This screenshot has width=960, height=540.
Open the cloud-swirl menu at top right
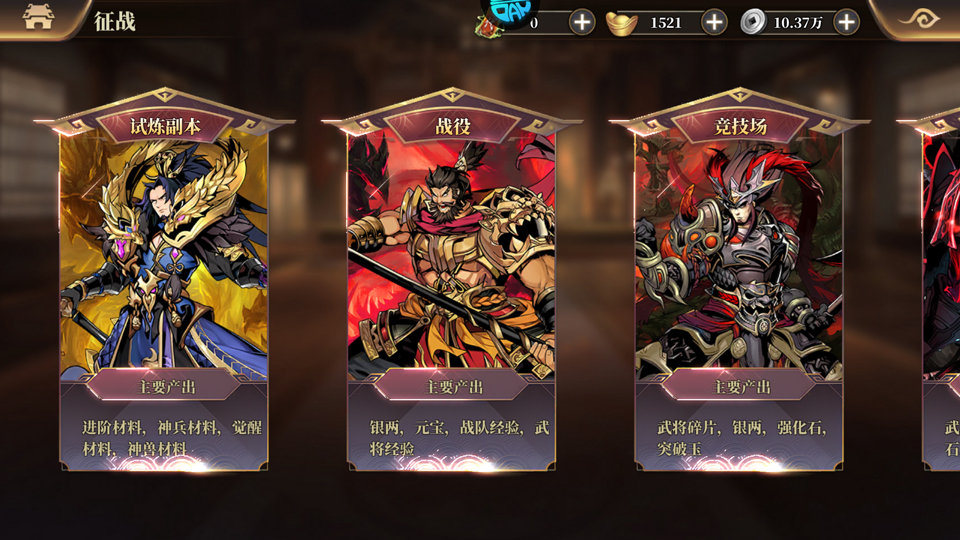[919, 18]
